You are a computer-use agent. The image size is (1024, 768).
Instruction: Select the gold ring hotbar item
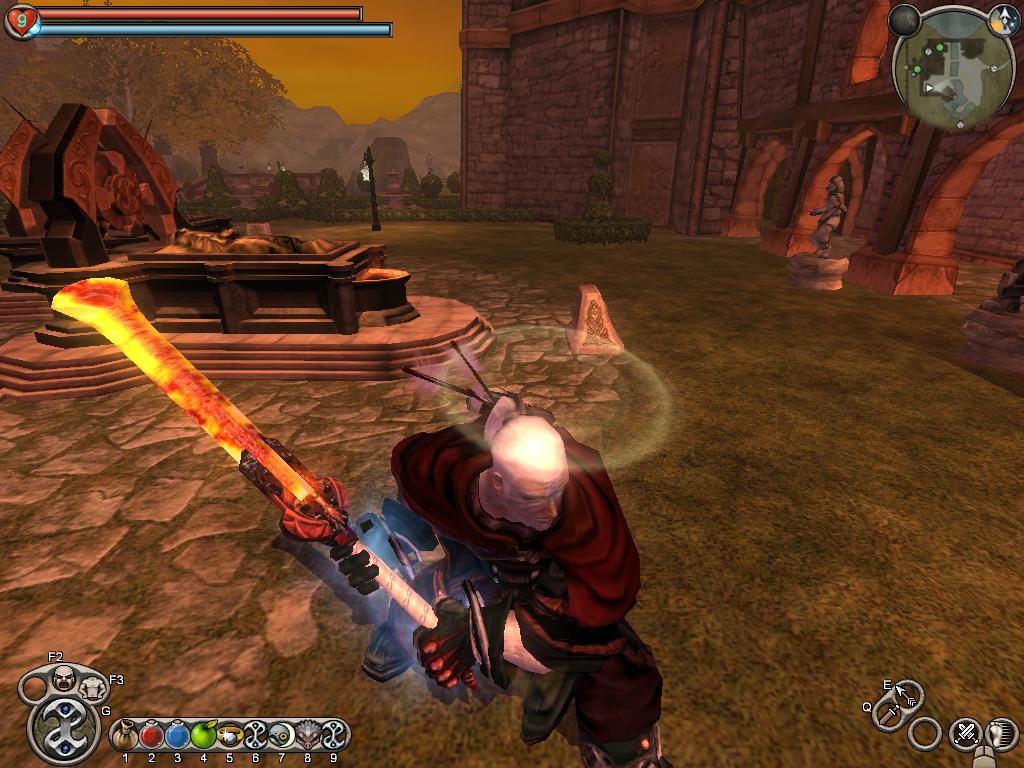tap(230, 737)
